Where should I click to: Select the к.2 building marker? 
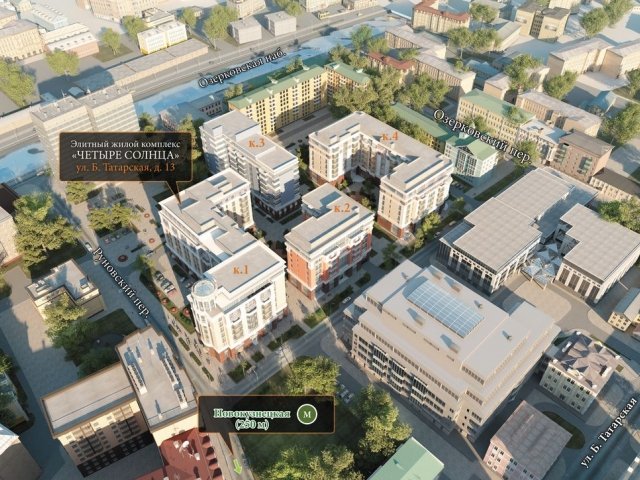343,207
